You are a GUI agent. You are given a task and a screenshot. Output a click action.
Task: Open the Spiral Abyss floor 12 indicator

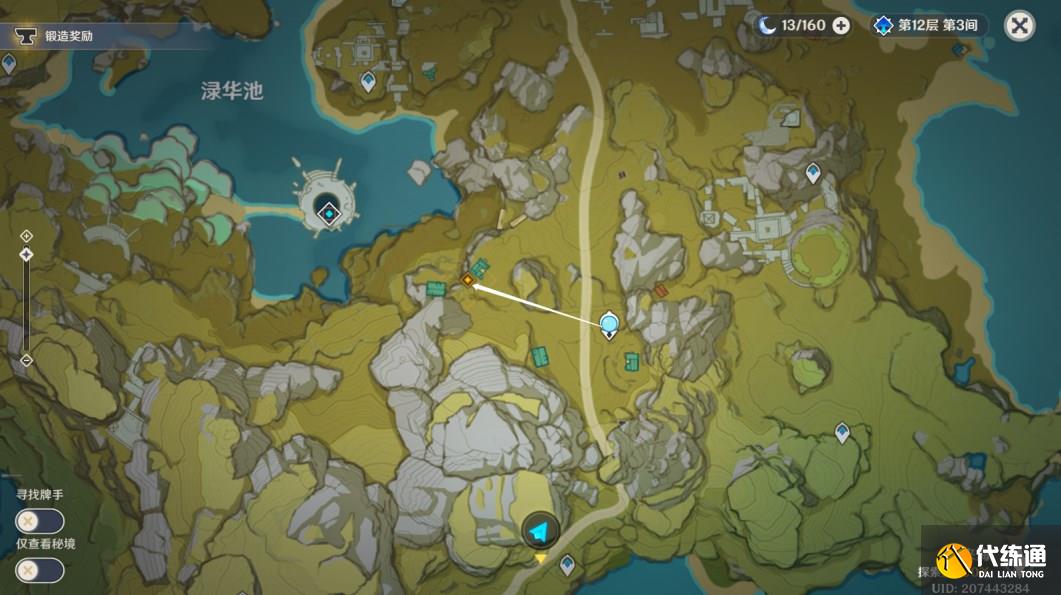click(927, 26)
